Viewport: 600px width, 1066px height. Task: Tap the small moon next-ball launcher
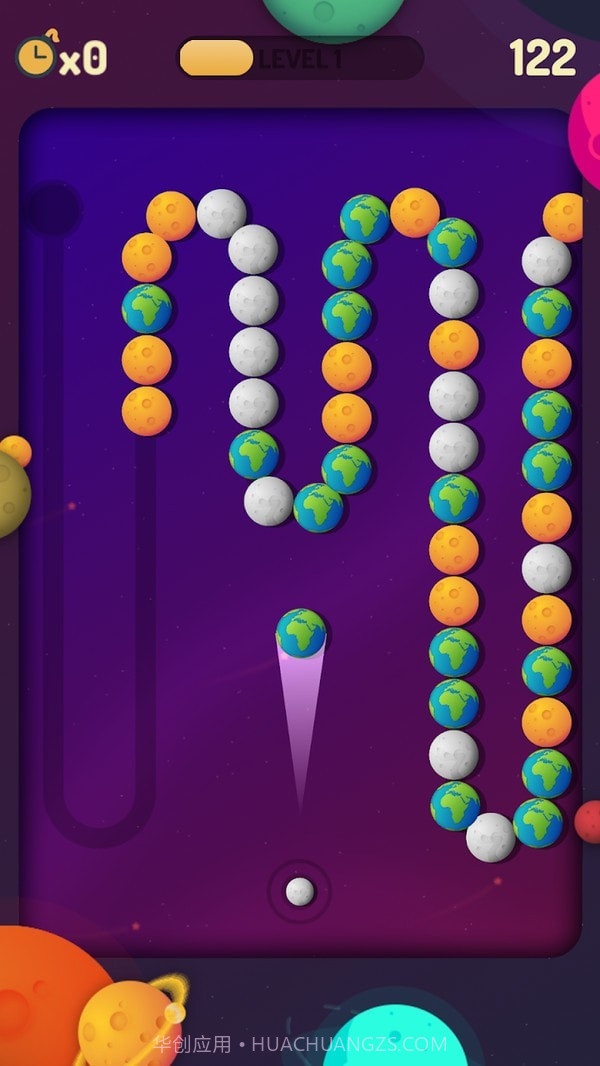pos(300,891)
